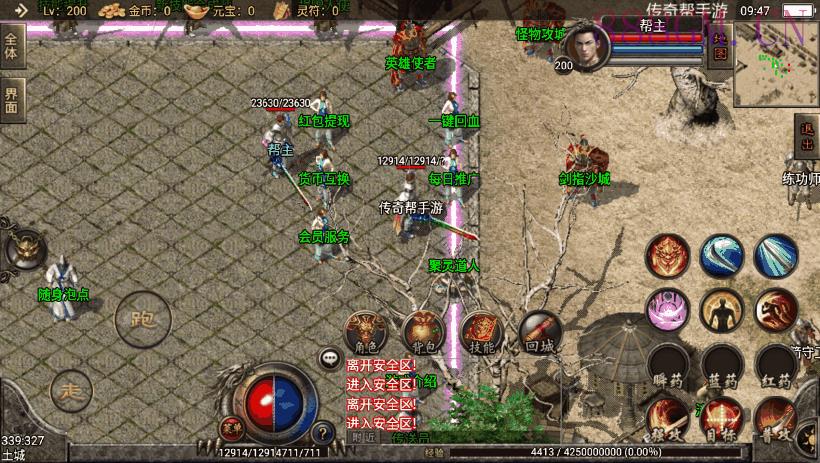Image resolution: width=820 pixels, height=463 pixels.
Task: Use the 普攻 normal attack button
Action: (775, 419)
